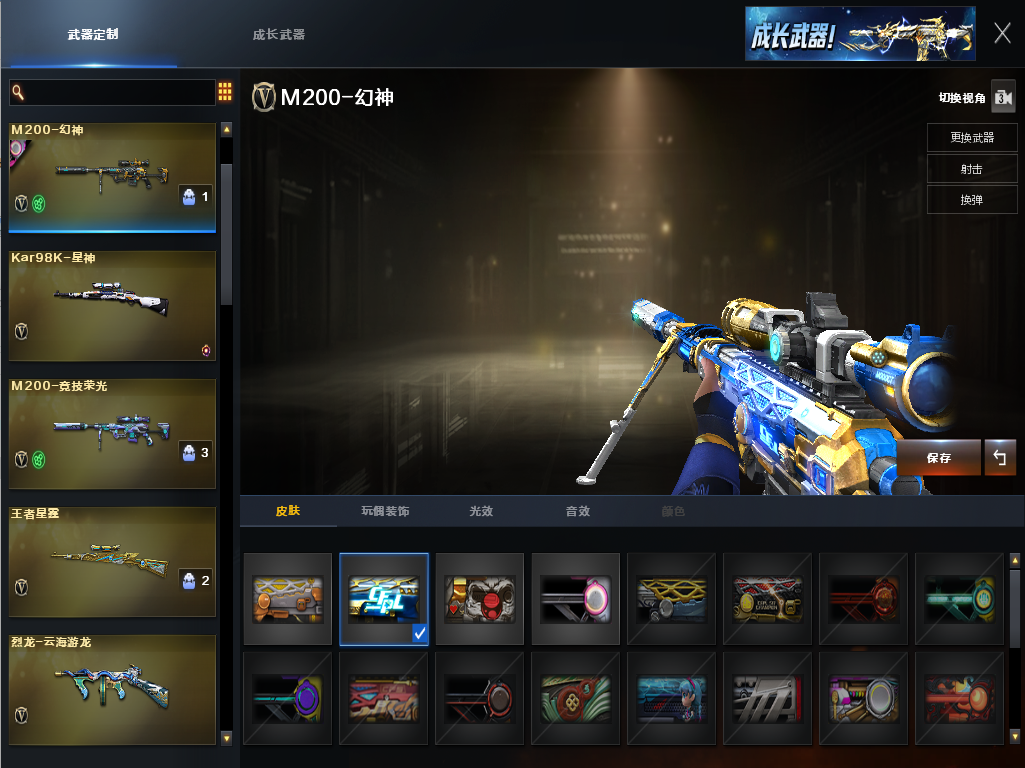This screenshot has height=768, width=1025.
Task: Select the M200-幻神 weapon entry
Action: (x=112, y=176)
